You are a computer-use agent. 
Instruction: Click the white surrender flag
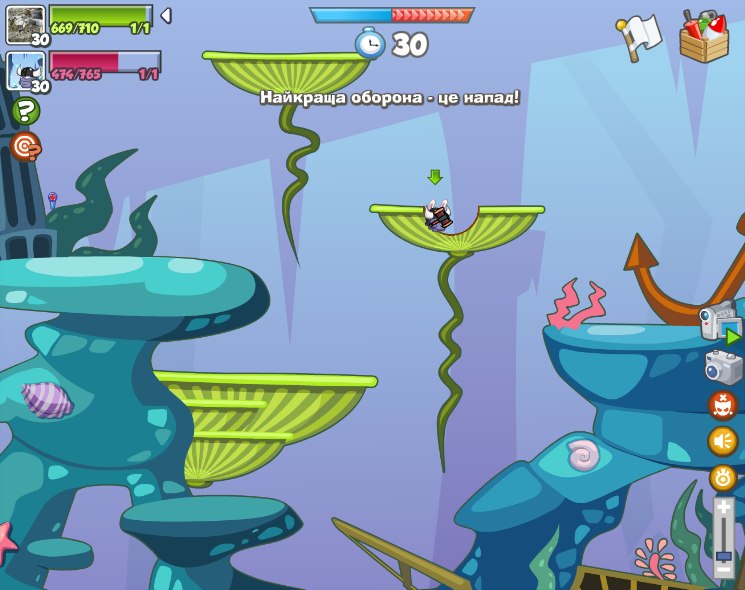(x=640, y=36)
